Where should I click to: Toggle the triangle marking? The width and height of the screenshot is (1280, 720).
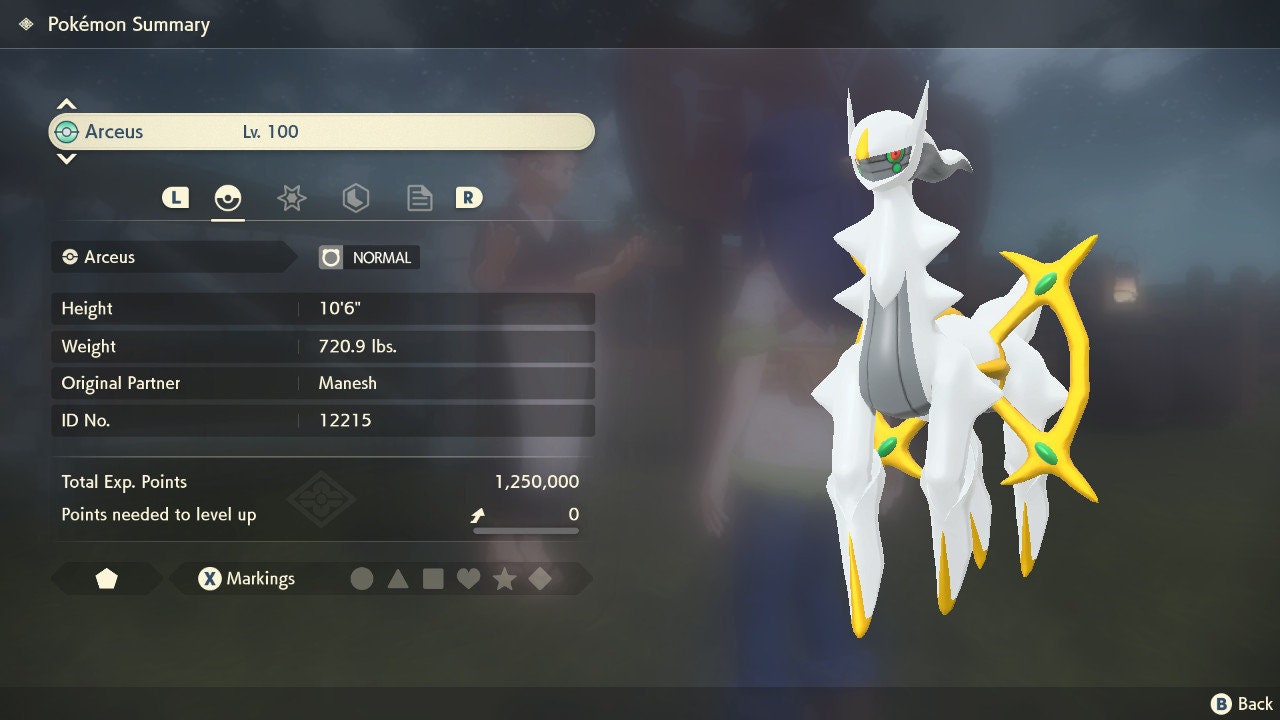(398, 579)
